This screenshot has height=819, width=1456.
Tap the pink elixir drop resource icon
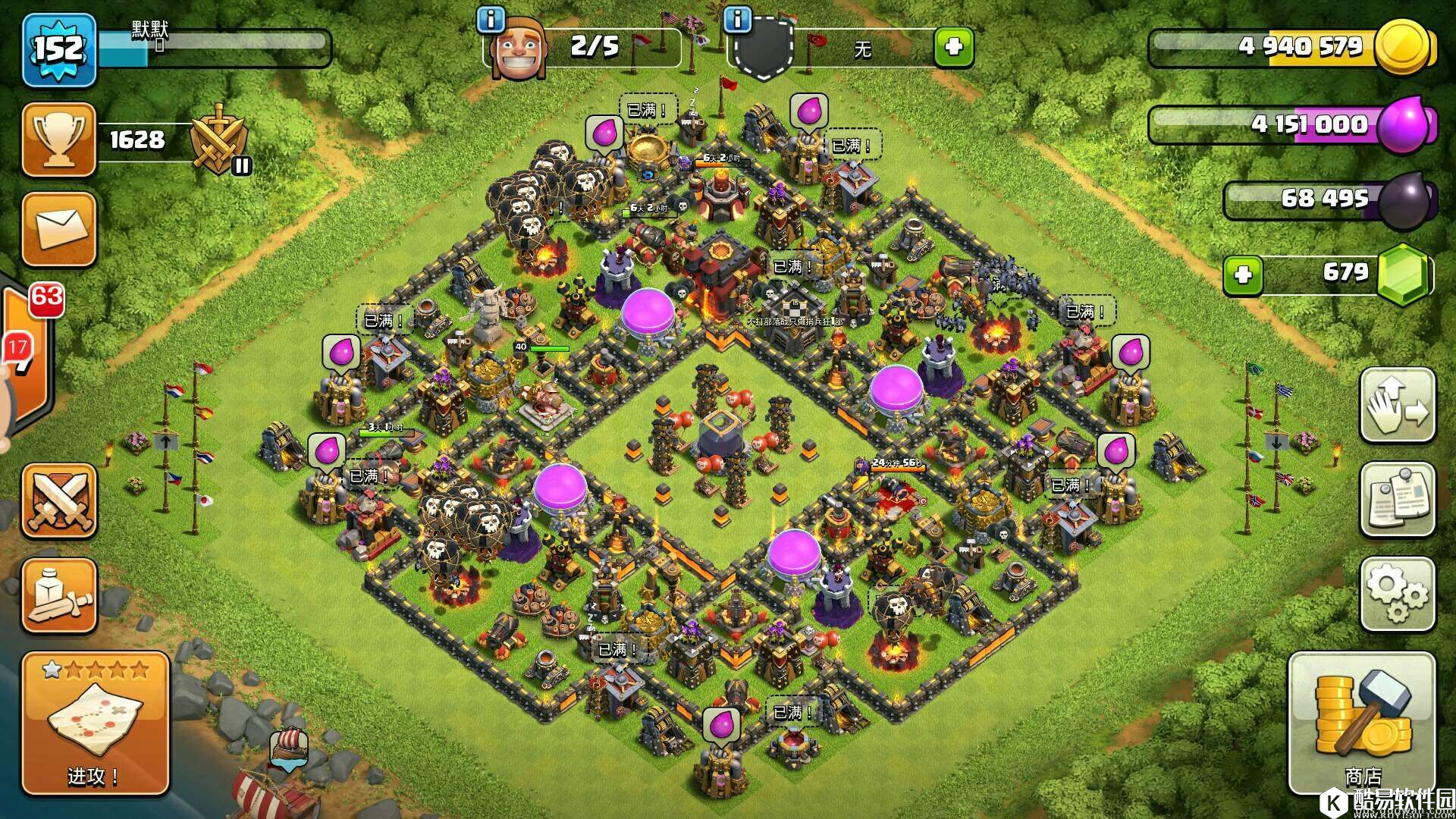point(1405,124)
